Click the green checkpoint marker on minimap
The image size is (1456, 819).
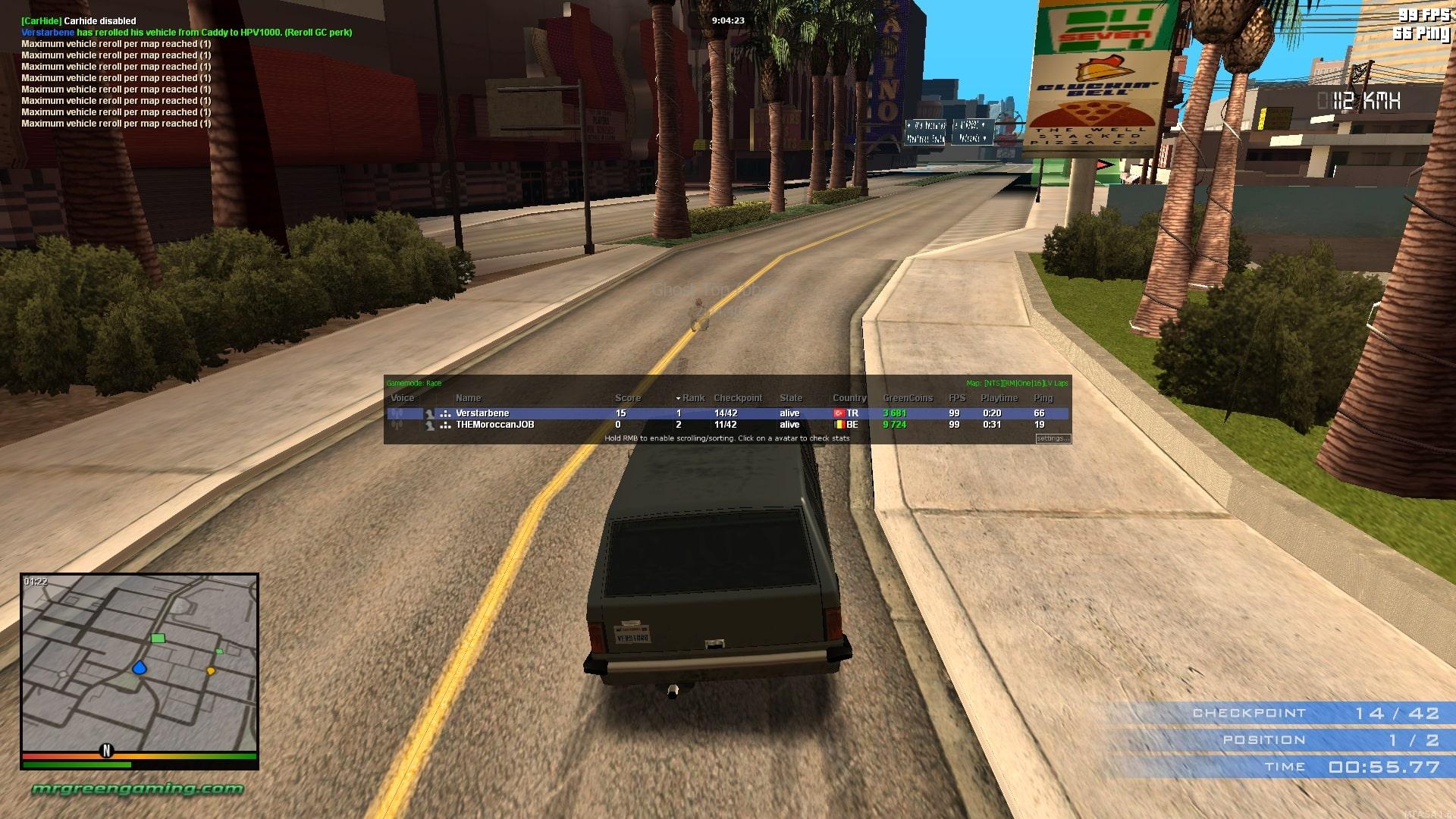158,639
